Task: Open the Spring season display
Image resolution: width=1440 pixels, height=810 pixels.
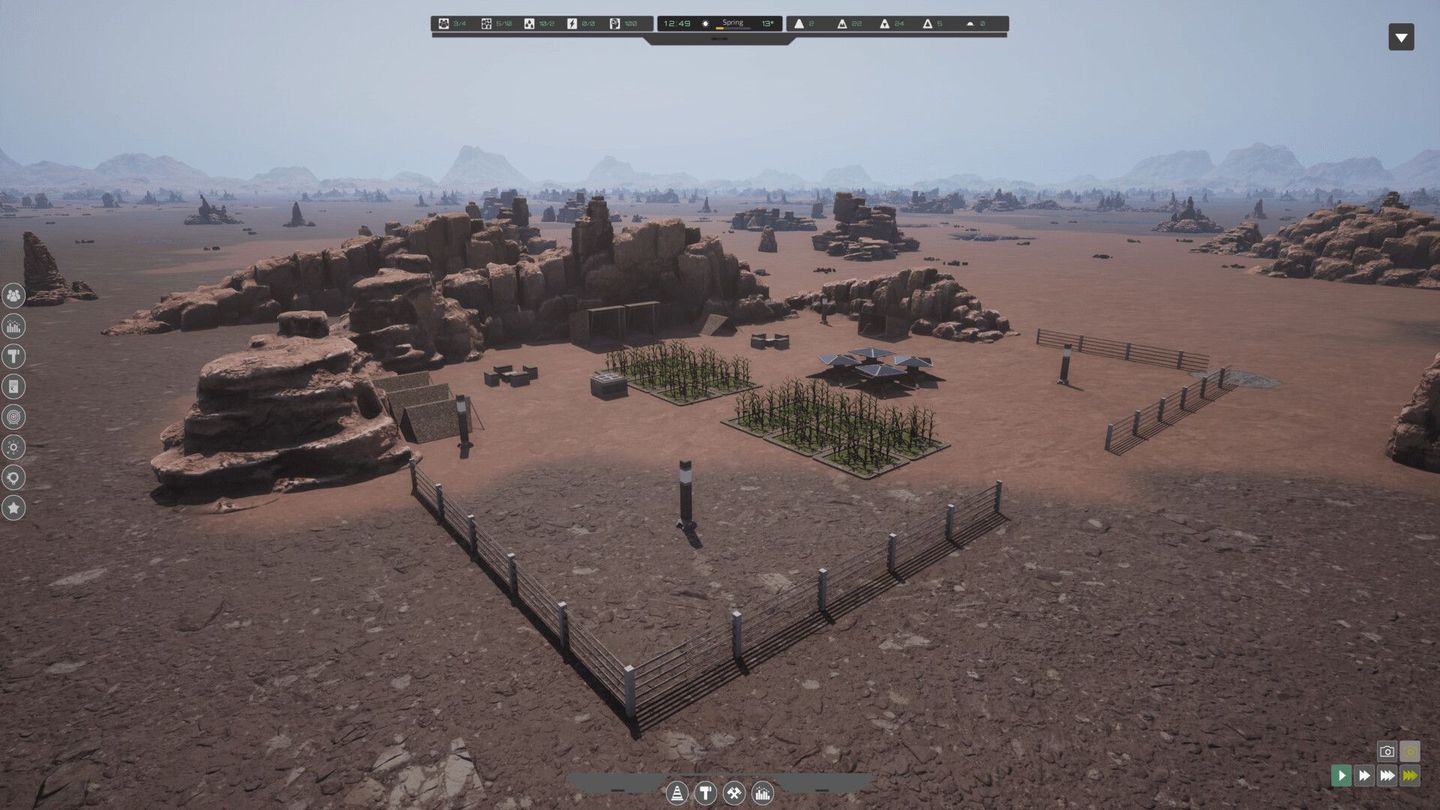Action: [731, 21]
